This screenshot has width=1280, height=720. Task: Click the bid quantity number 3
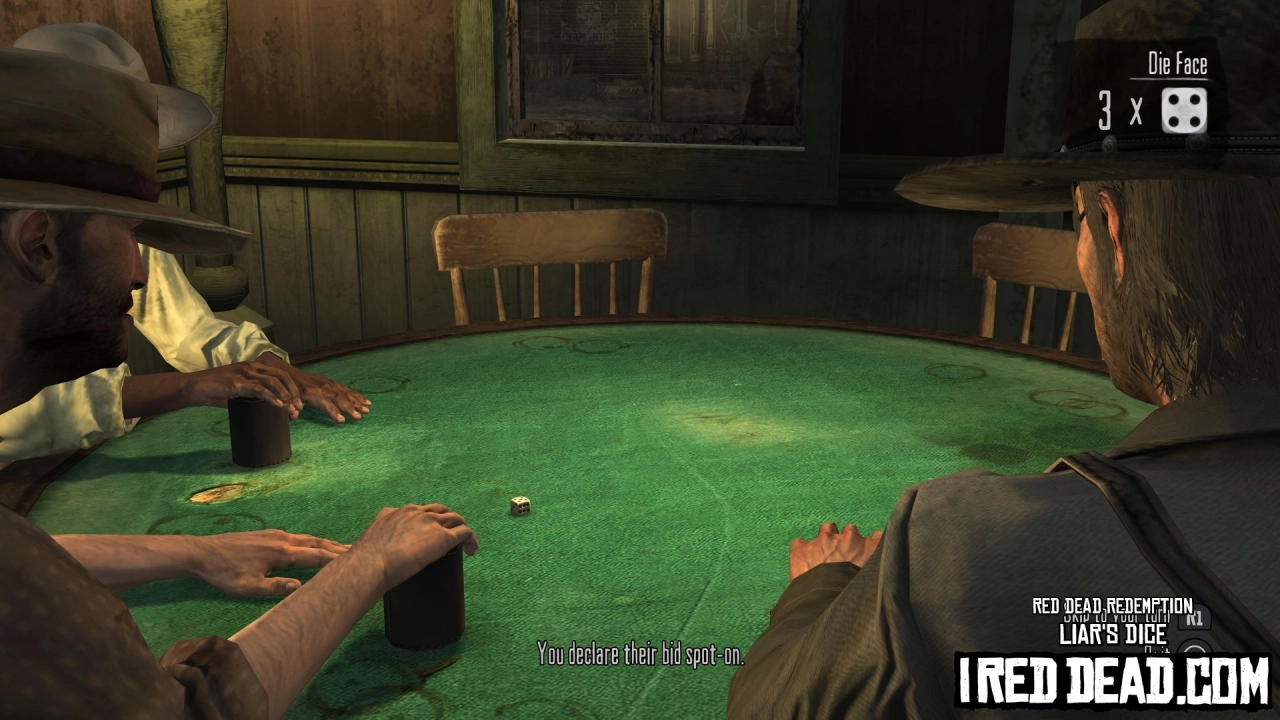click(x=1103, y=112)
